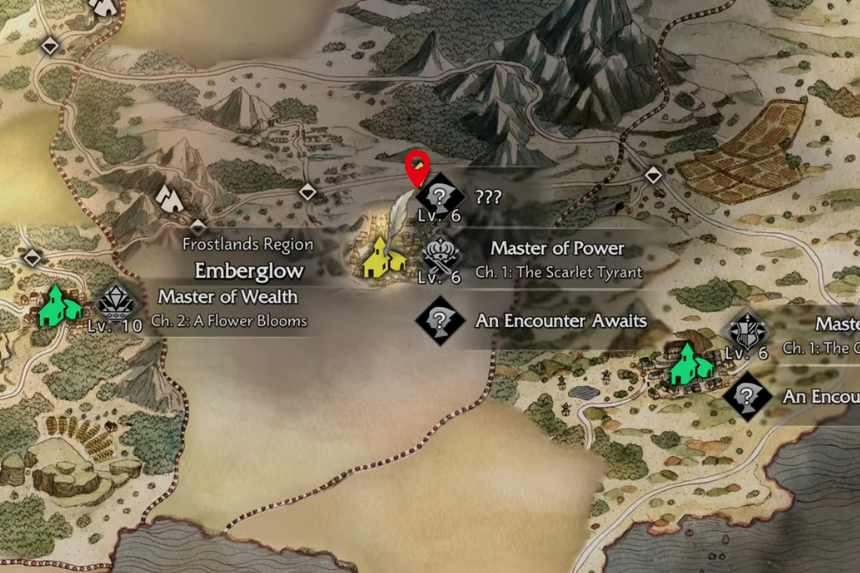Open An Encounter Awaits entry under Master of Power

(560, 321)
